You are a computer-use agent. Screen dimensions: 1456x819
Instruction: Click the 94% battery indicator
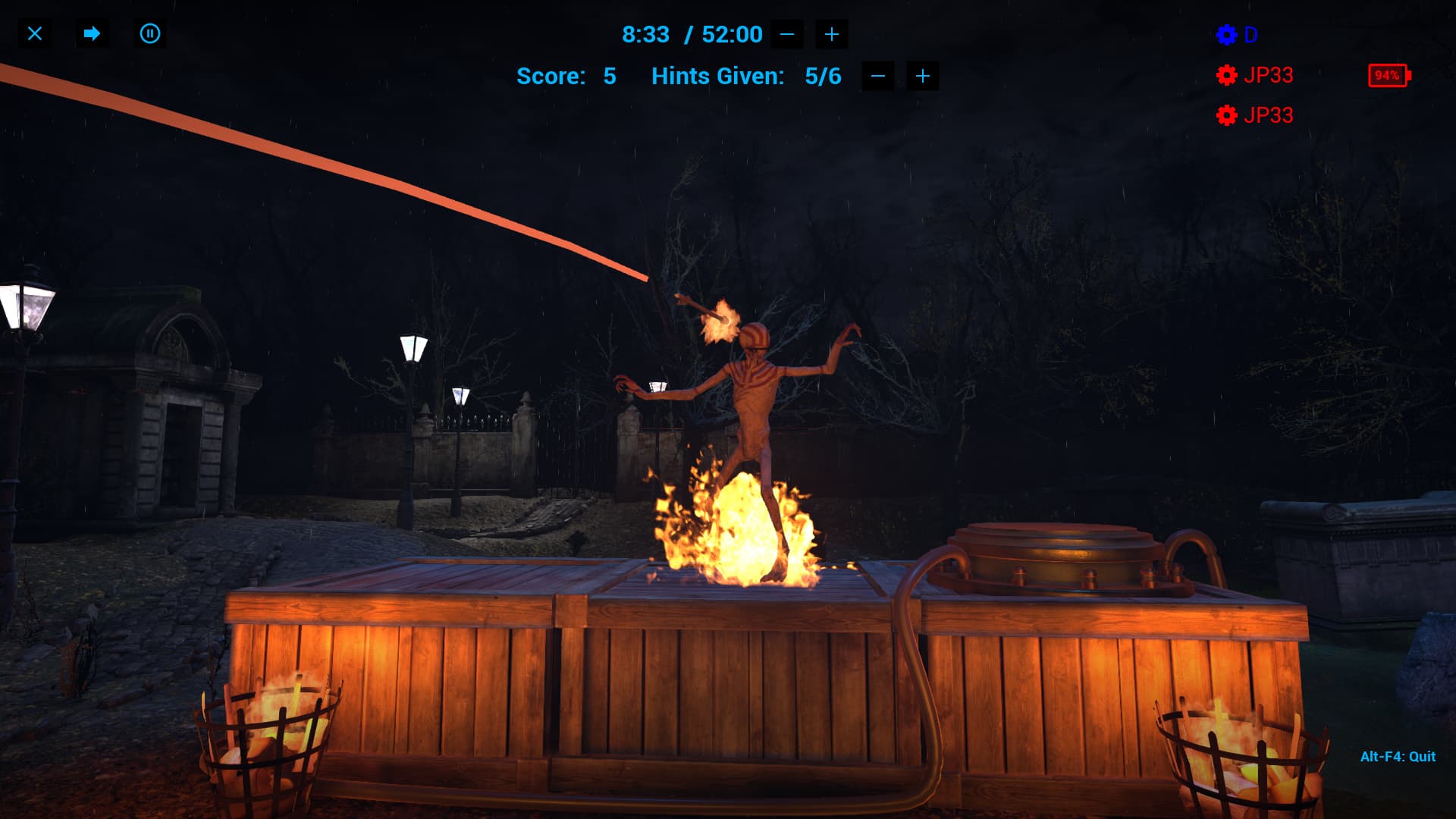[1388, 75]
